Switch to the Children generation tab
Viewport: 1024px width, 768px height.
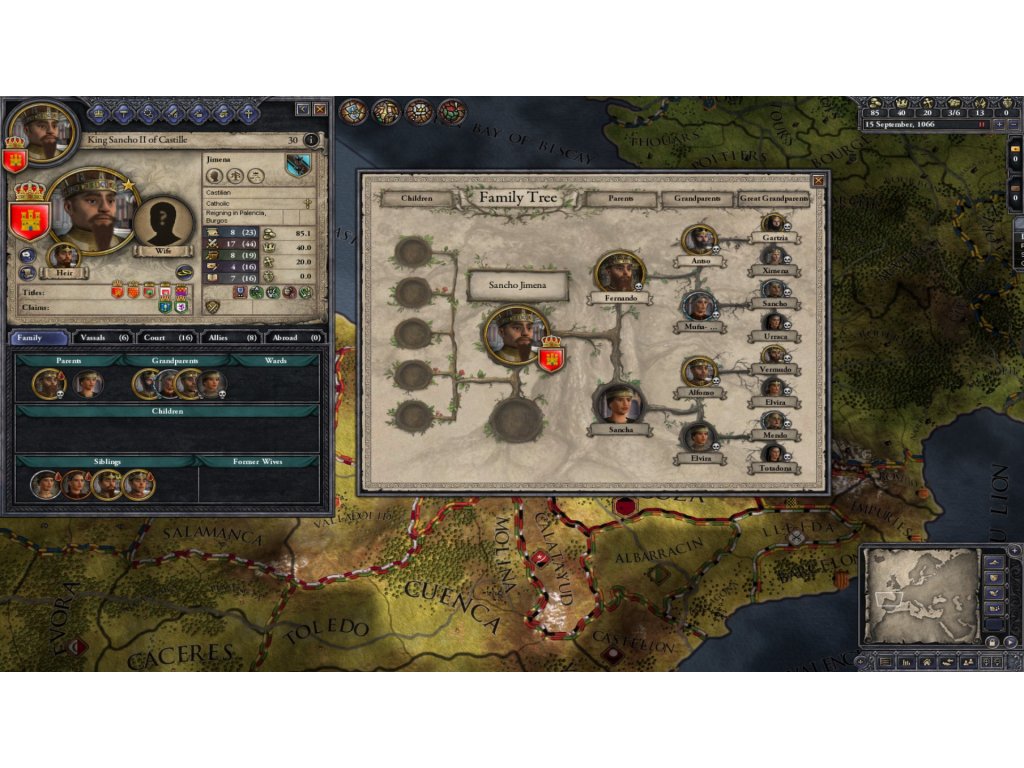coord(416,198)
